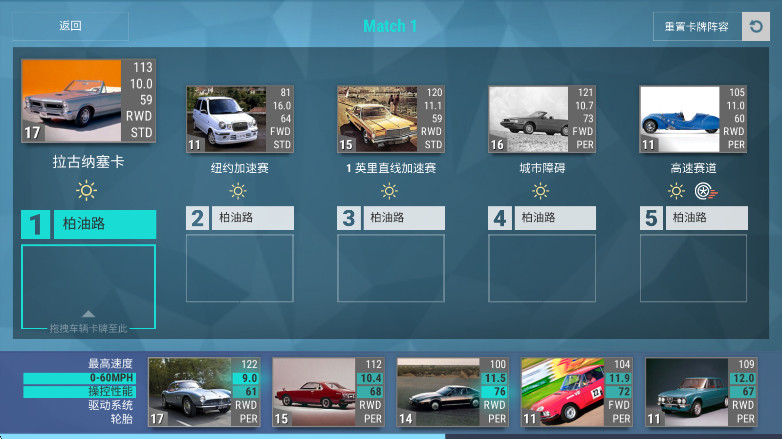Select track slot 2 柏油路
The width and height of the screenshot is (782, 439).
point(239,218)
